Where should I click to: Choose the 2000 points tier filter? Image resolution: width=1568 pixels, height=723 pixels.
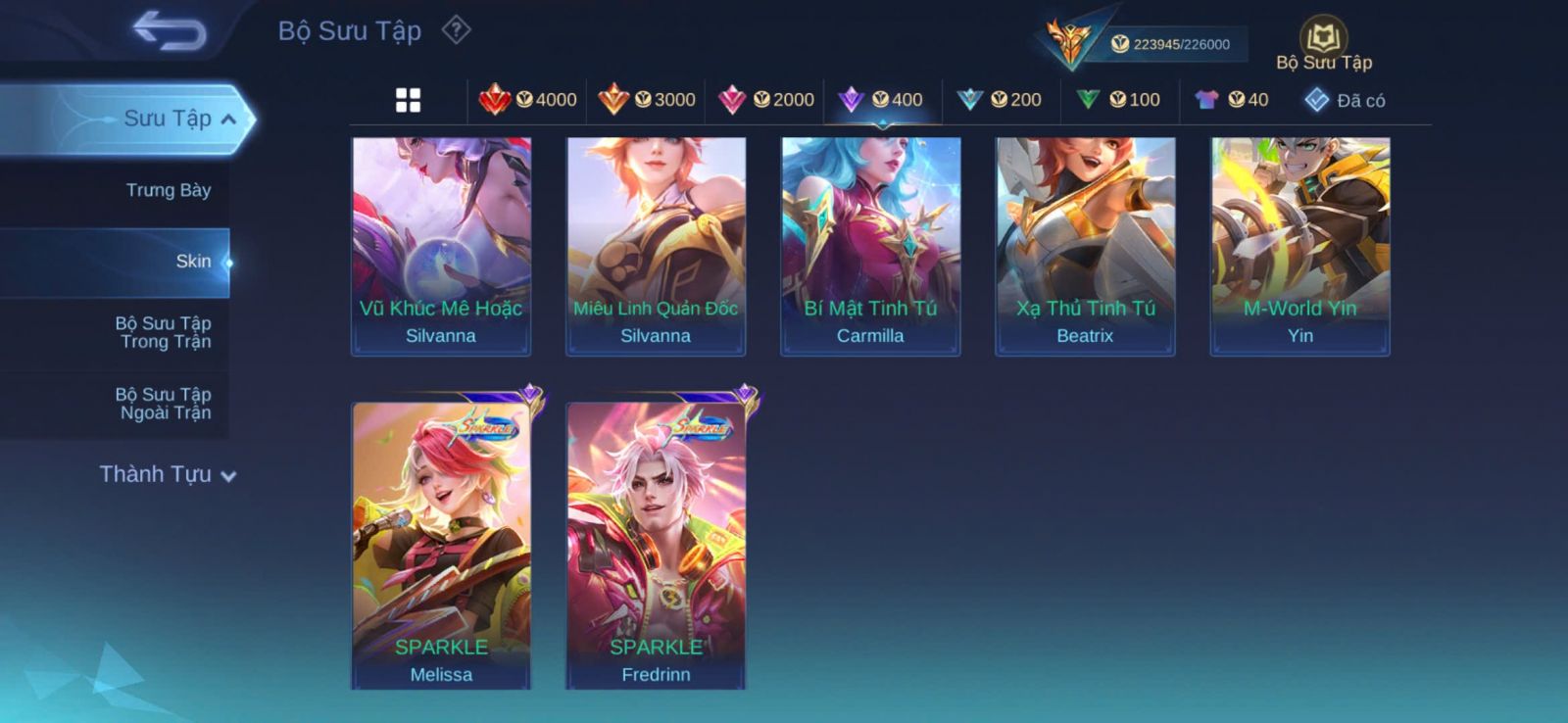point(766,100)
